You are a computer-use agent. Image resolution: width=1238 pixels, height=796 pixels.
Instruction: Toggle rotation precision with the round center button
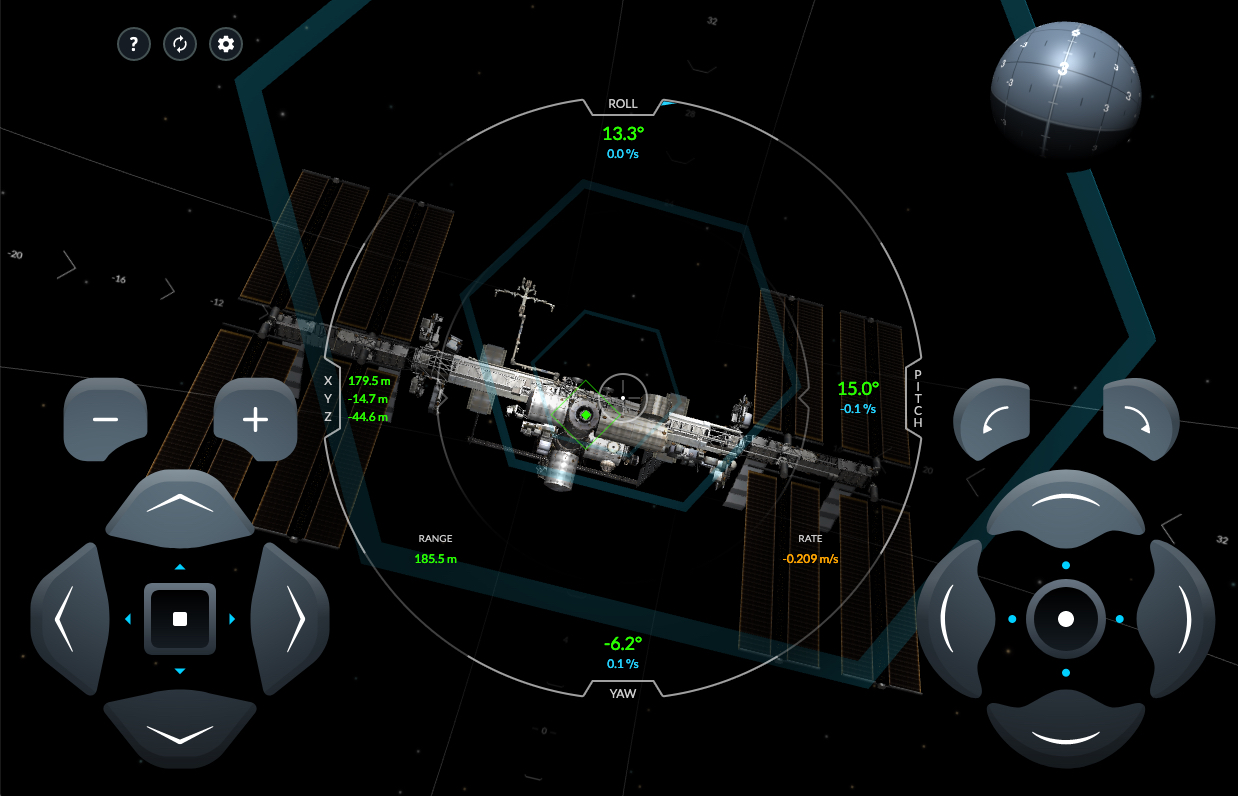1066,619
